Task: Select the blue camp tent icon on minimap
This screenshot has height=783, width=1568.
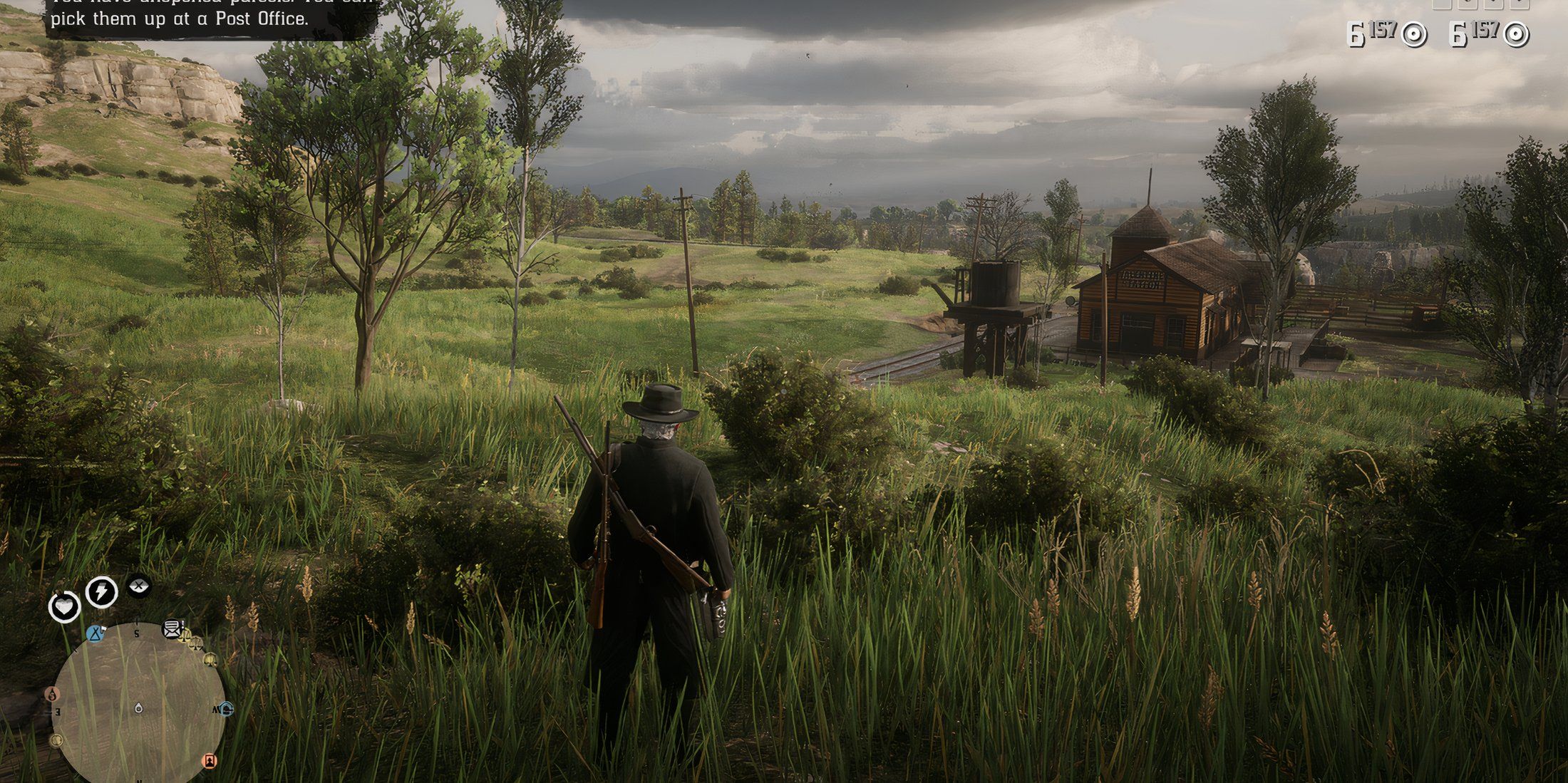Action: pos(95,634)
